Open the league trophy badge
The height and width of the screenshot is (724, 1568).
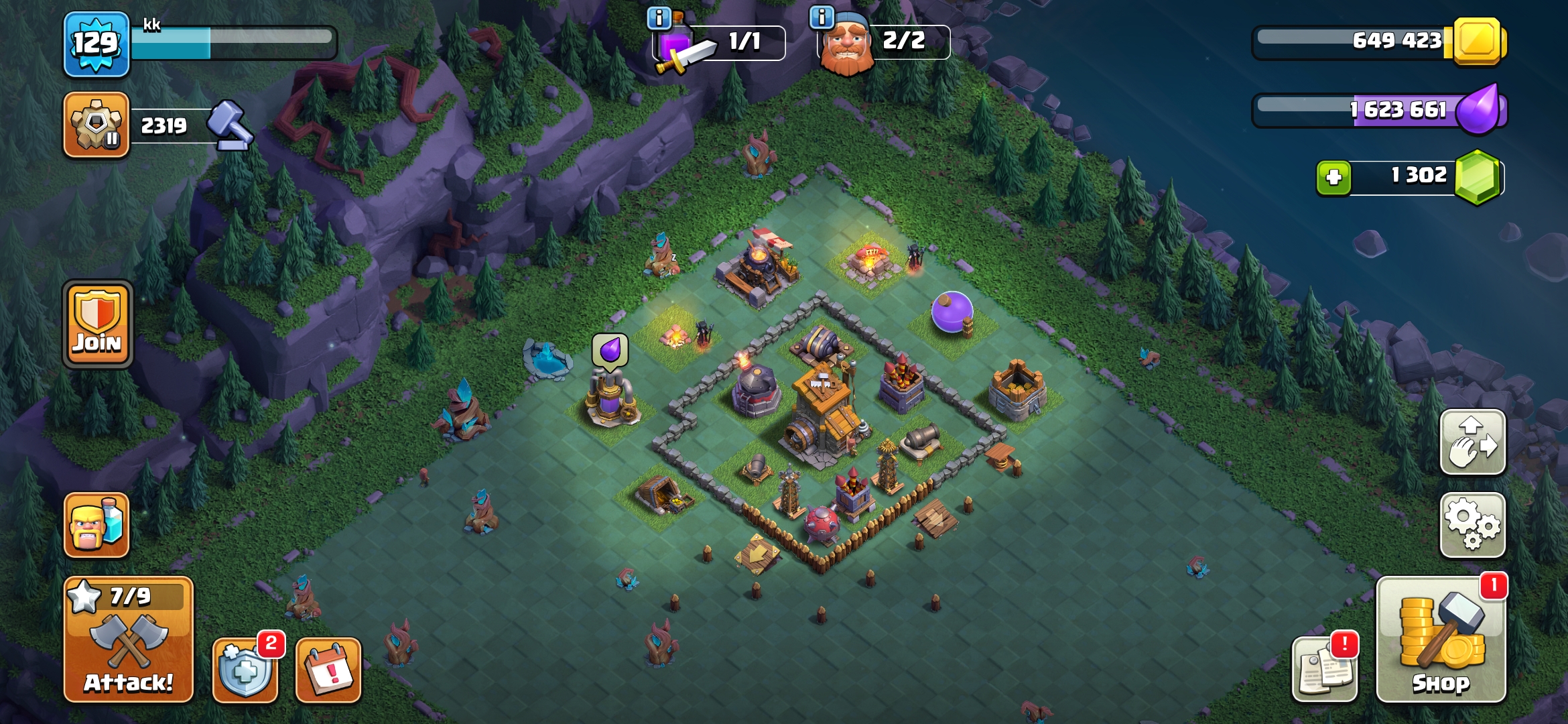pyautogui.click(x=96, y=125)
